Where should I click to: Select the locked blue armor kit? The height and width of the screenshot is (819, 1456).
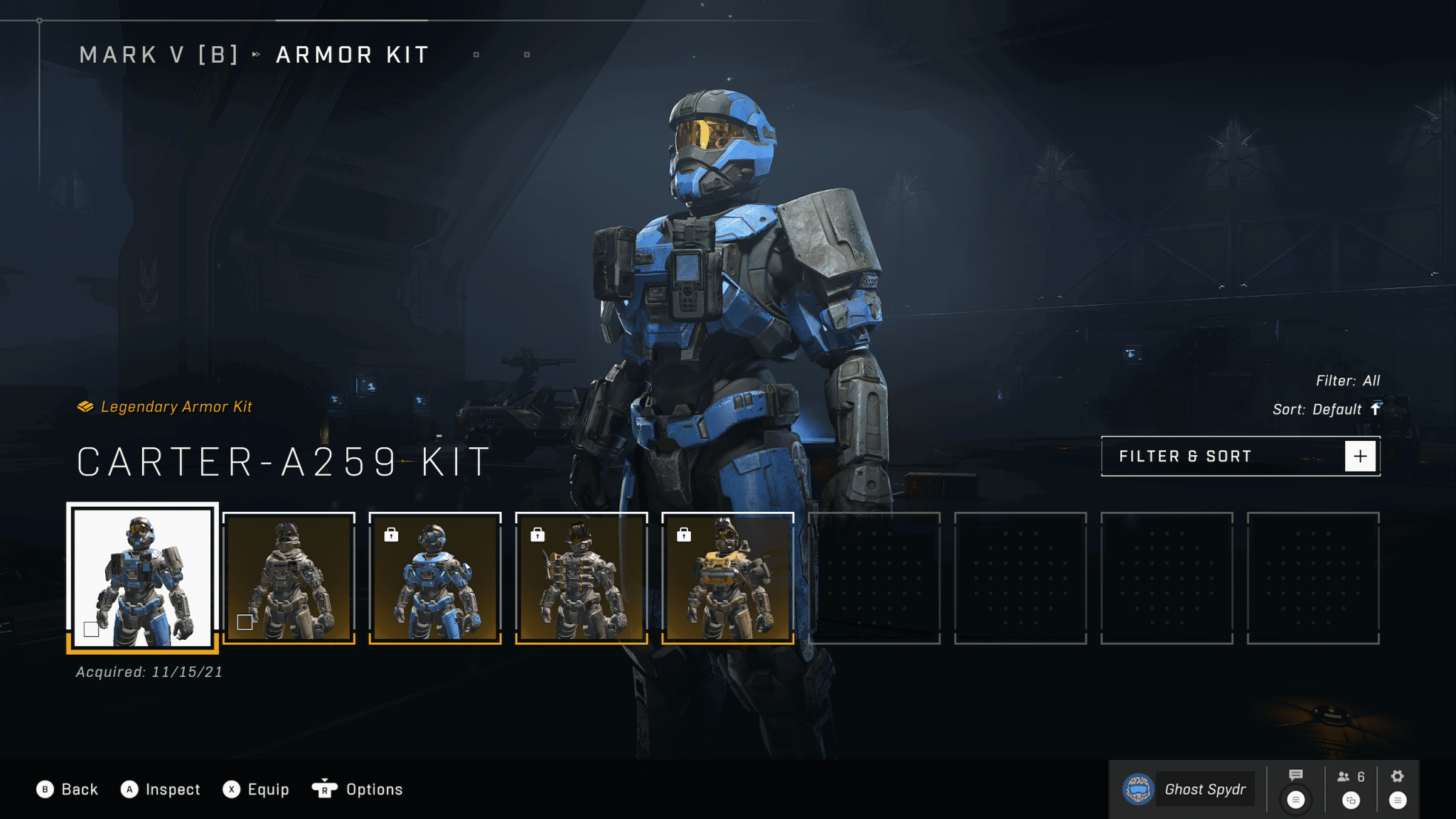435,577
